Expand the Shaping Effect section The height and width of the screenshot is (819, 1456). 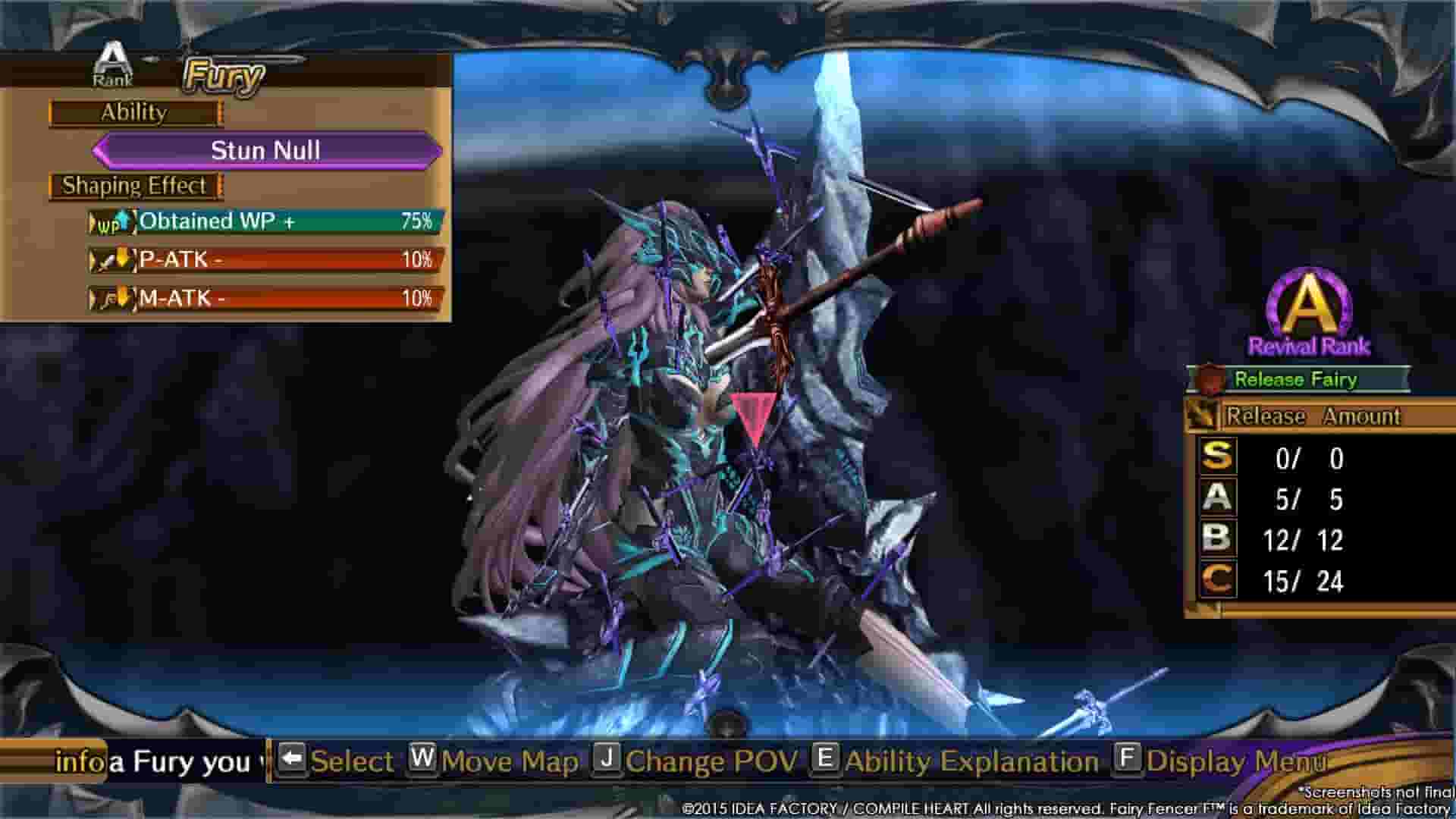(x=134, y=184)
